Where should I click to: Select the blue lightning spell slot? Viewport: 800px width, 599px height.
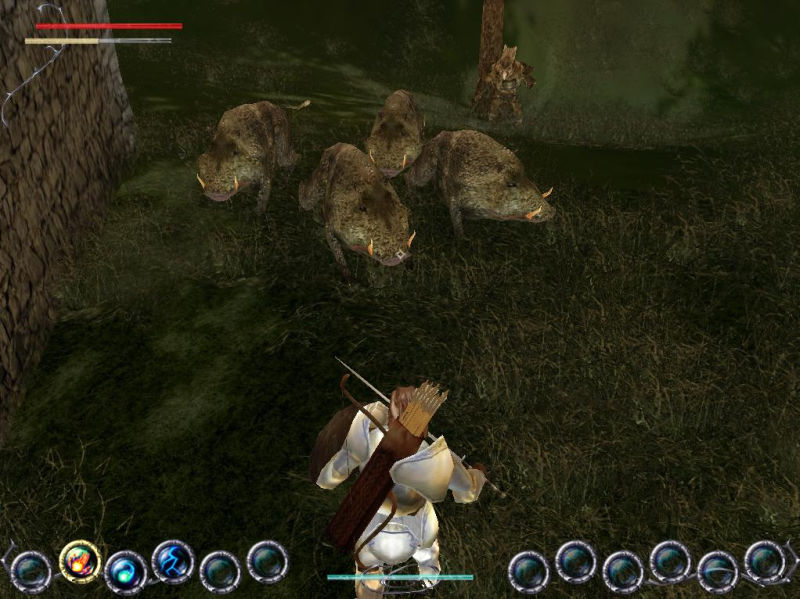(172, 561)
